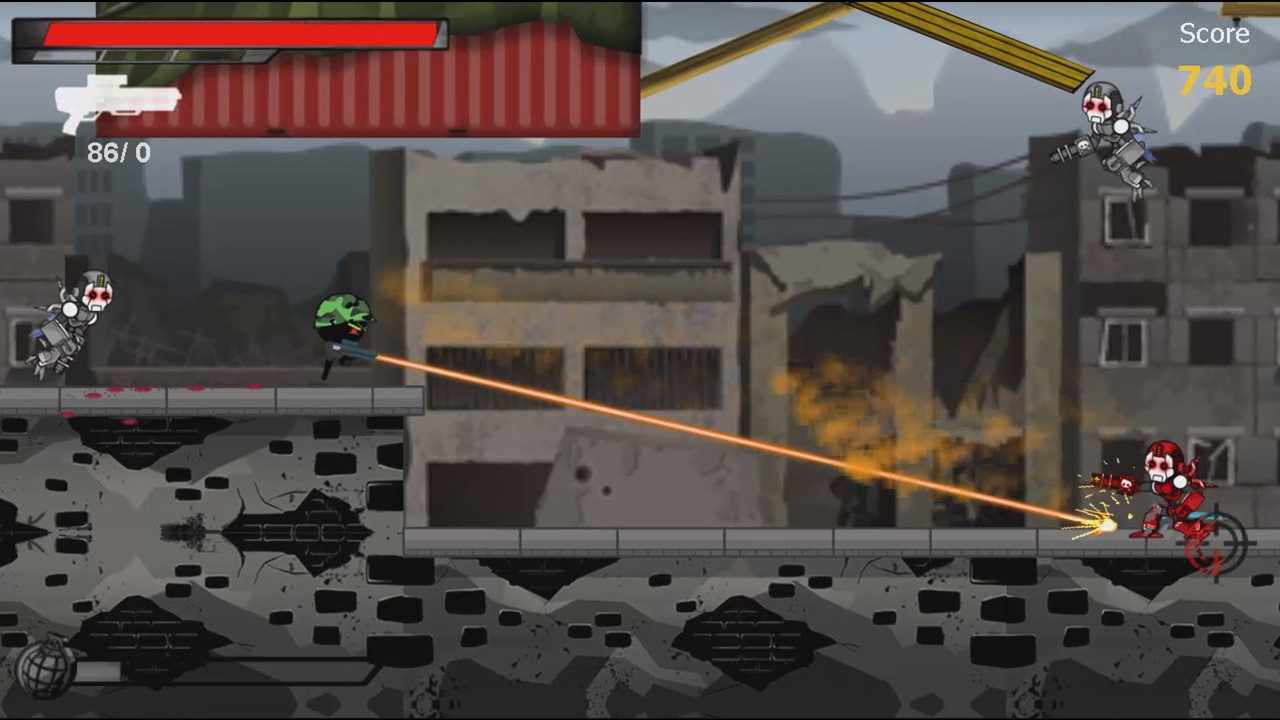Click the jetpack robot in the top-right
Viewport: 1280px width, 720px height.
coord(1115,130)
